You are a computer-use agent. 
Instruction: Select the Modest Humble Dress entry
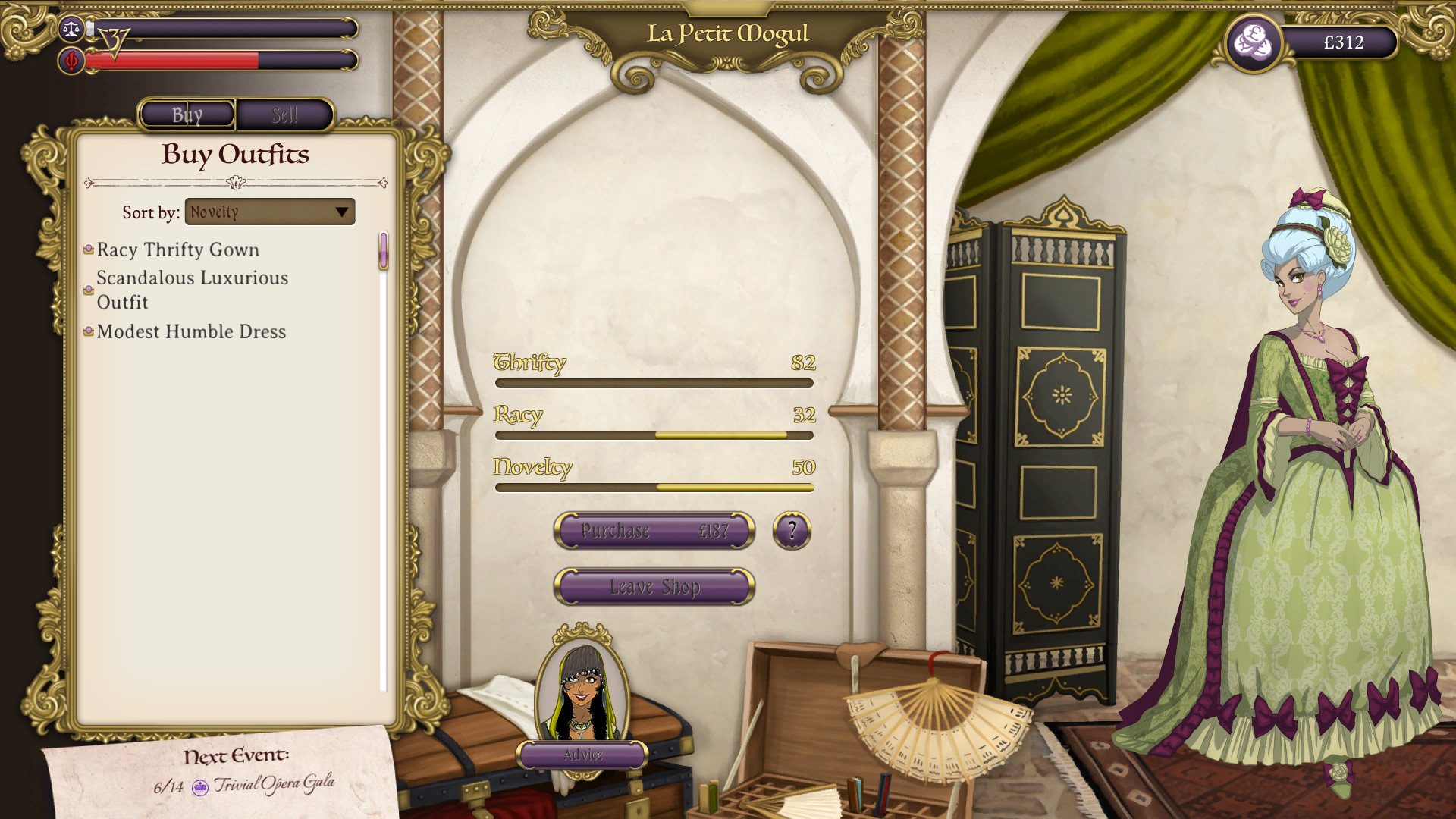pos(191,331)
